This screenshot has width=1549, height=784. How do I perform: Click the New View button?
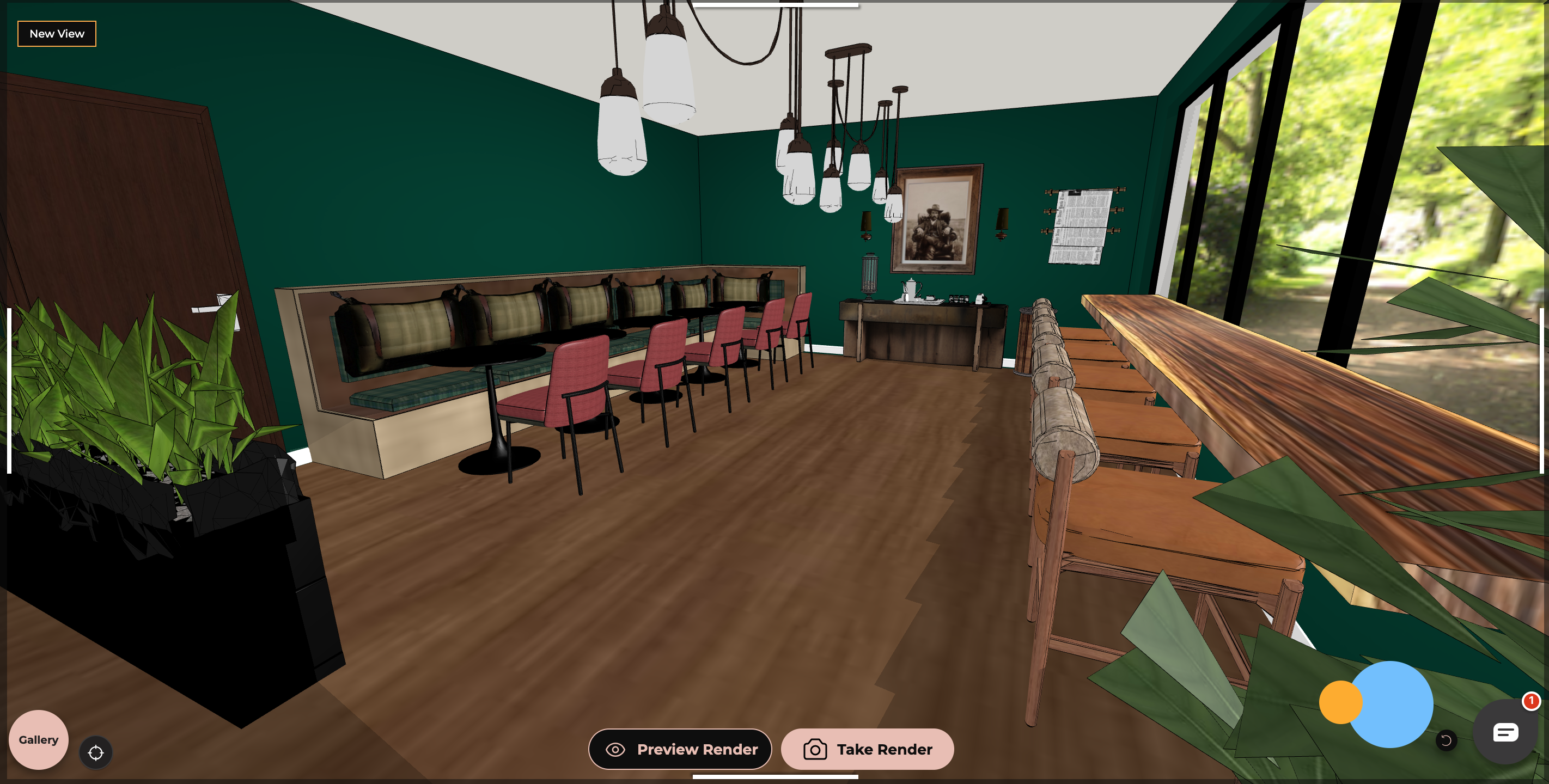[57, 34]
